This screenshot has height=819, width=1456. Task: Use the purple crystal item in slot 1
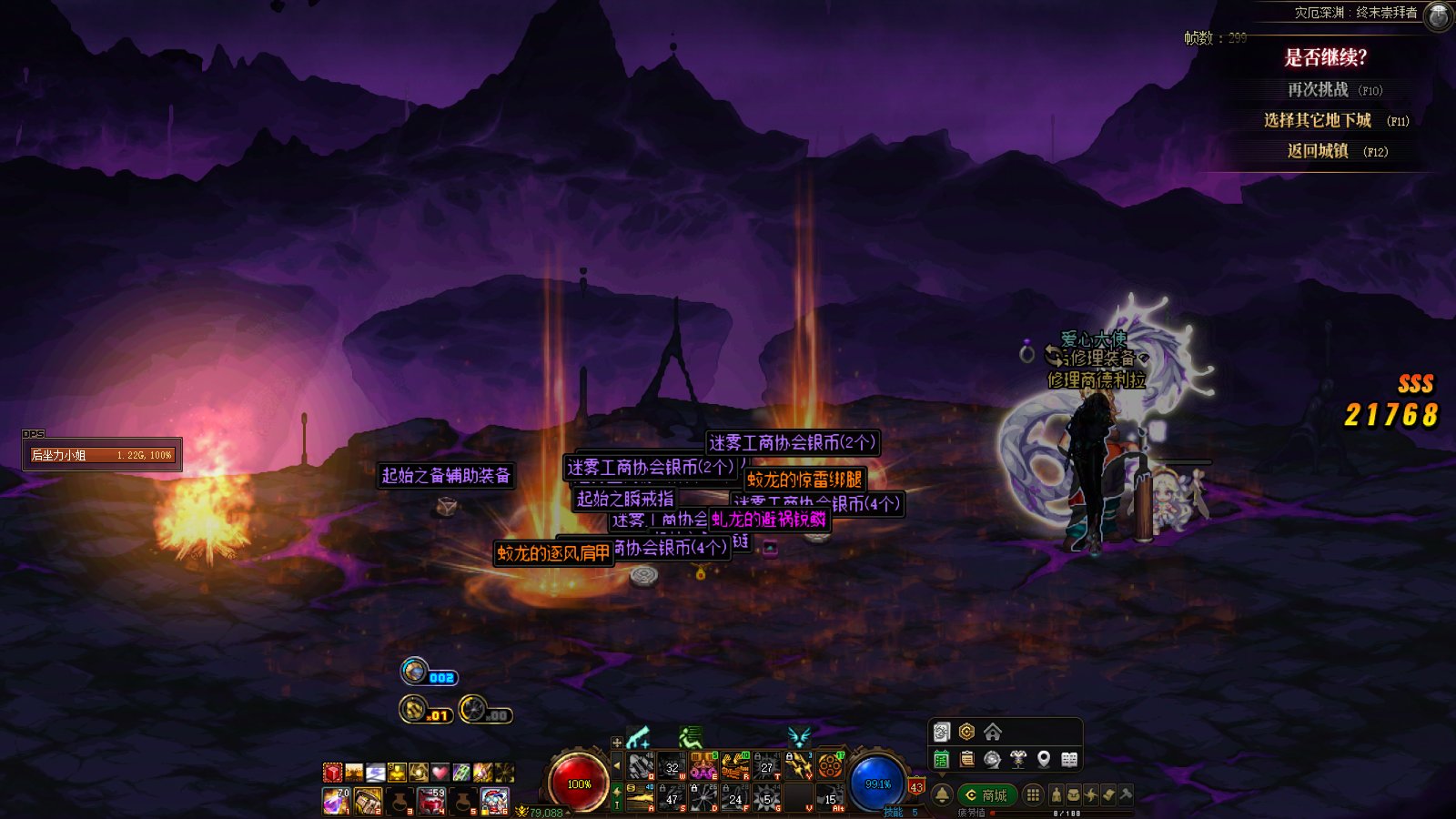click(x=336, y=801)
